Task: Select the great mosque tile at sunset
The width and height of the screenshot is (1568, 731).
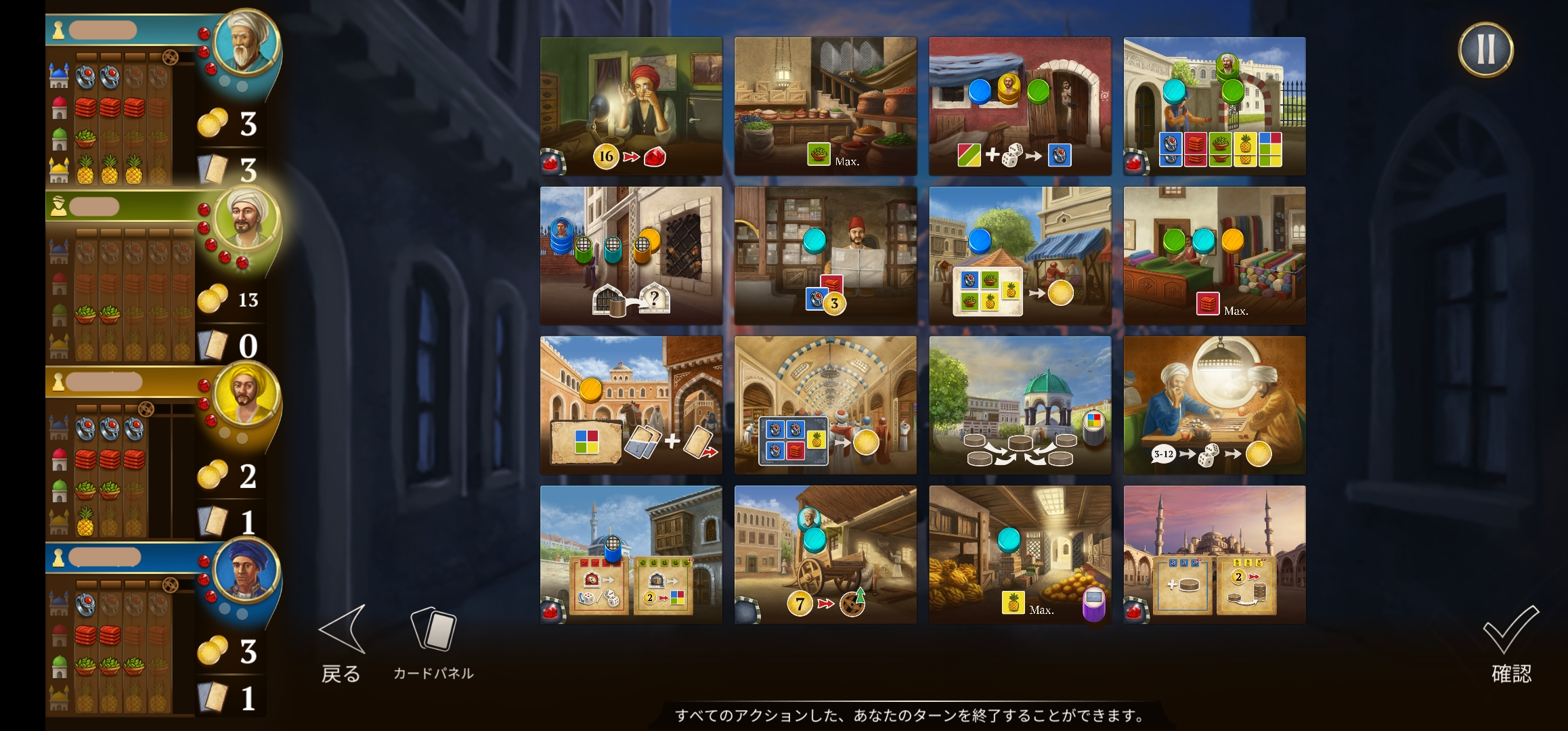Action: 1215,555
